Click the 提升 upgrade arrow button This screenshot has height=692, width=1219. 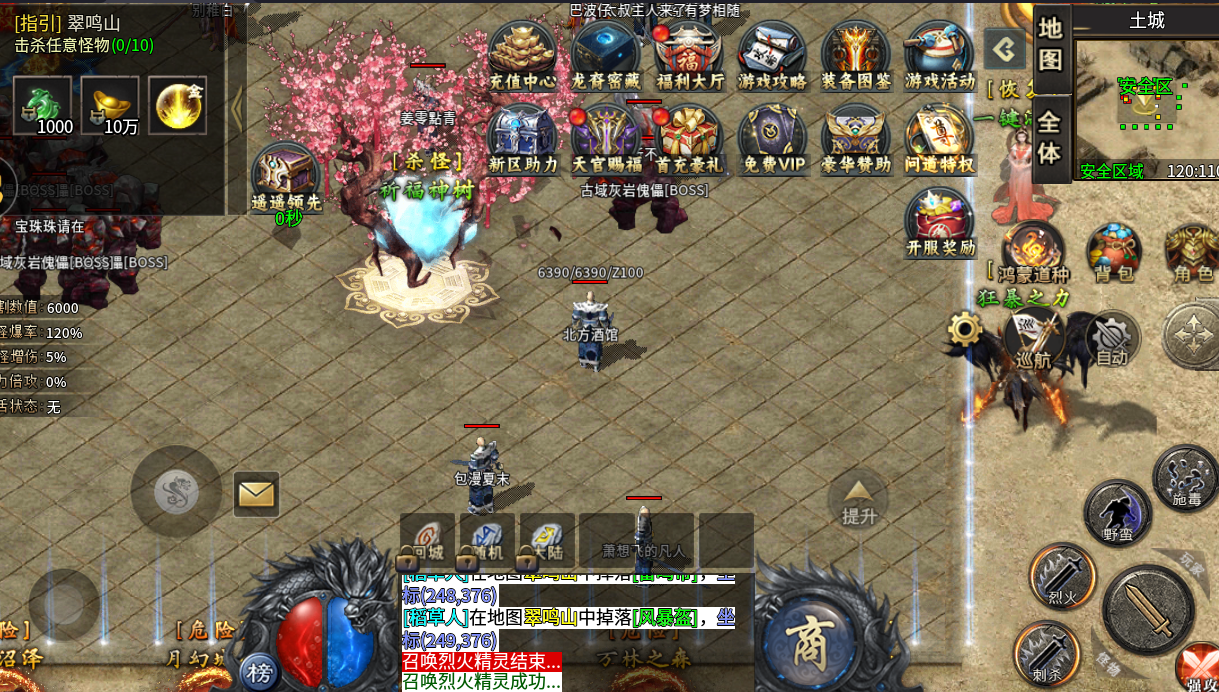tap(859, 501)
